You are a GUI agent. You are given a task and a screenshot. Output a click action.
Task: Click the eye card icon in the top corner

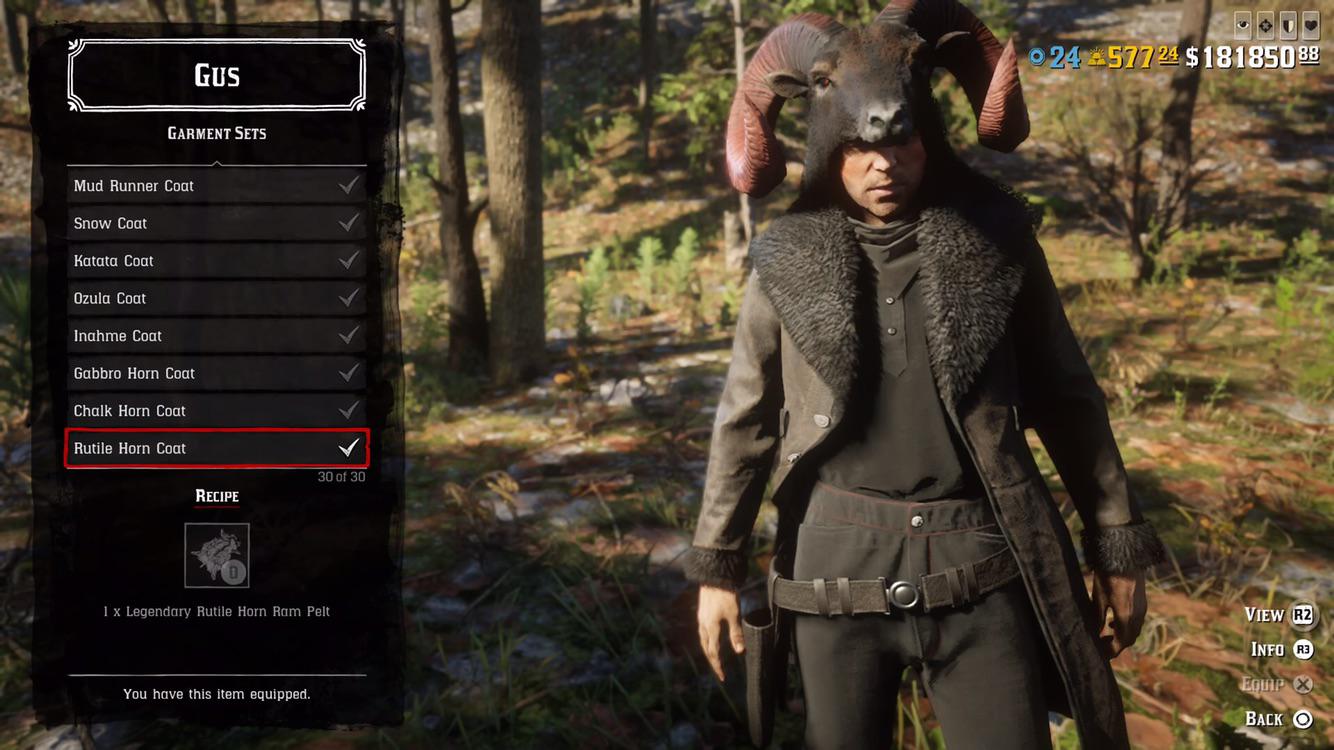1242,25
